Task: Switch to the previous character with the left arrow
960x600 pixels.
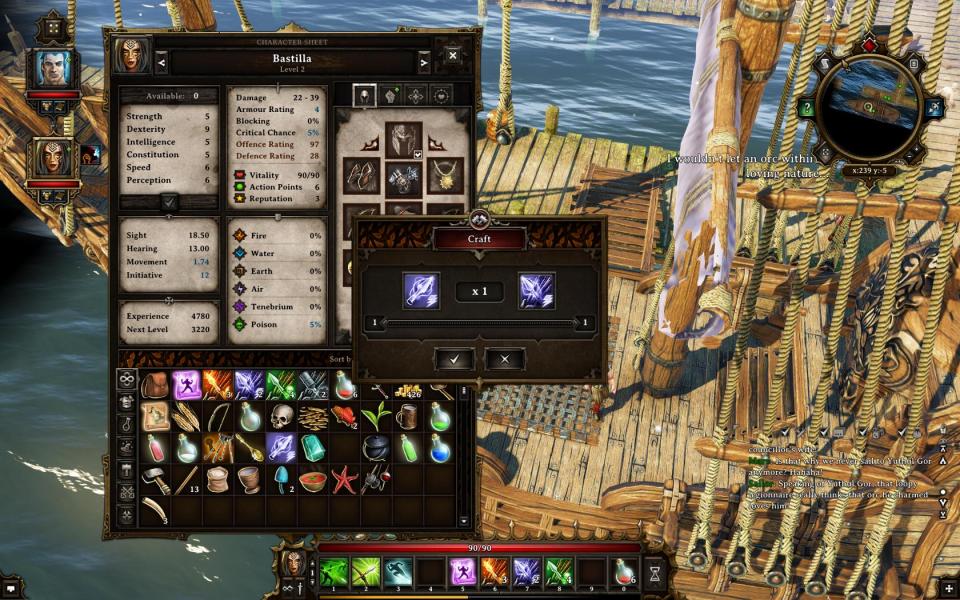Action: pyautogui.click(x=162, y=63)
